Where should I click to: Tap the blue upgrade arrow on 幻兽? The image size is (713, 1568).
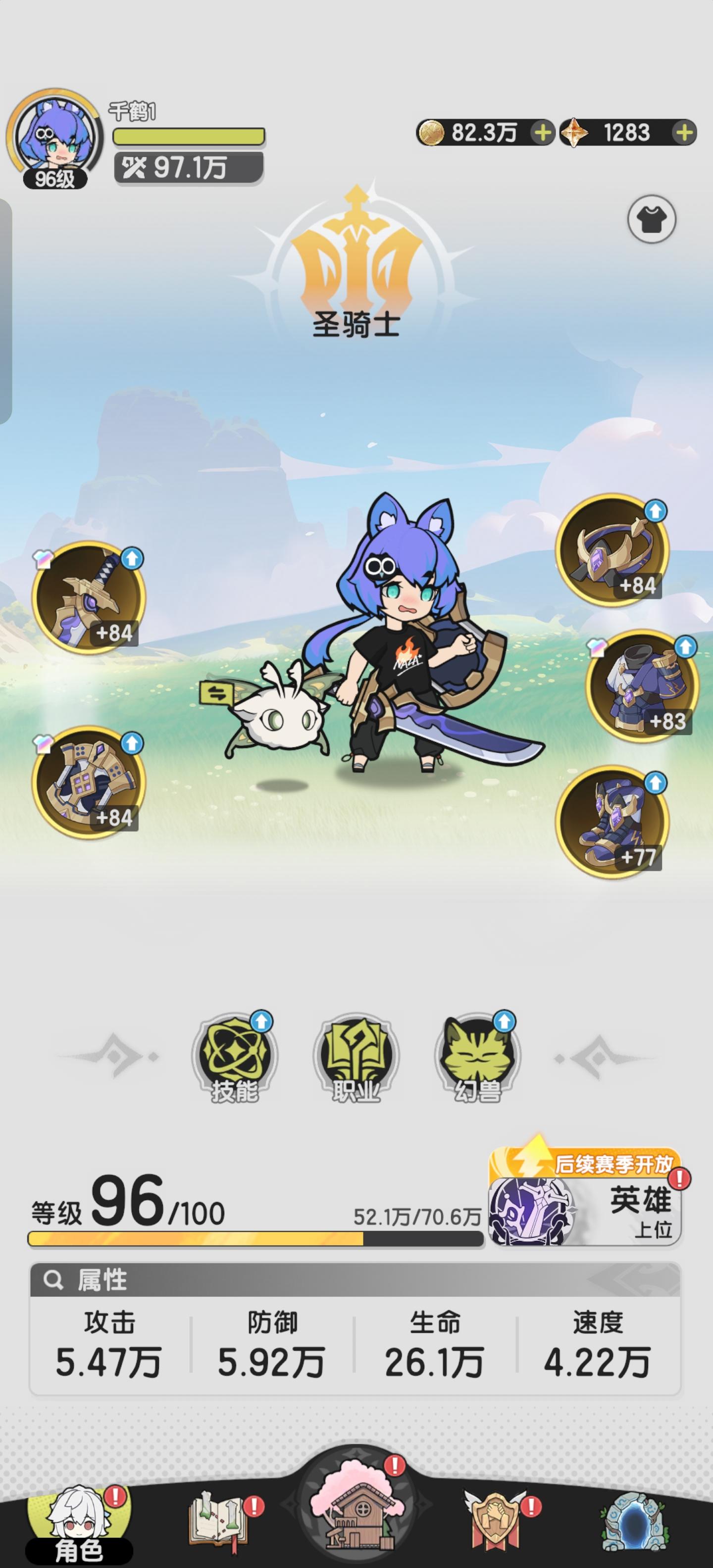503,1023
